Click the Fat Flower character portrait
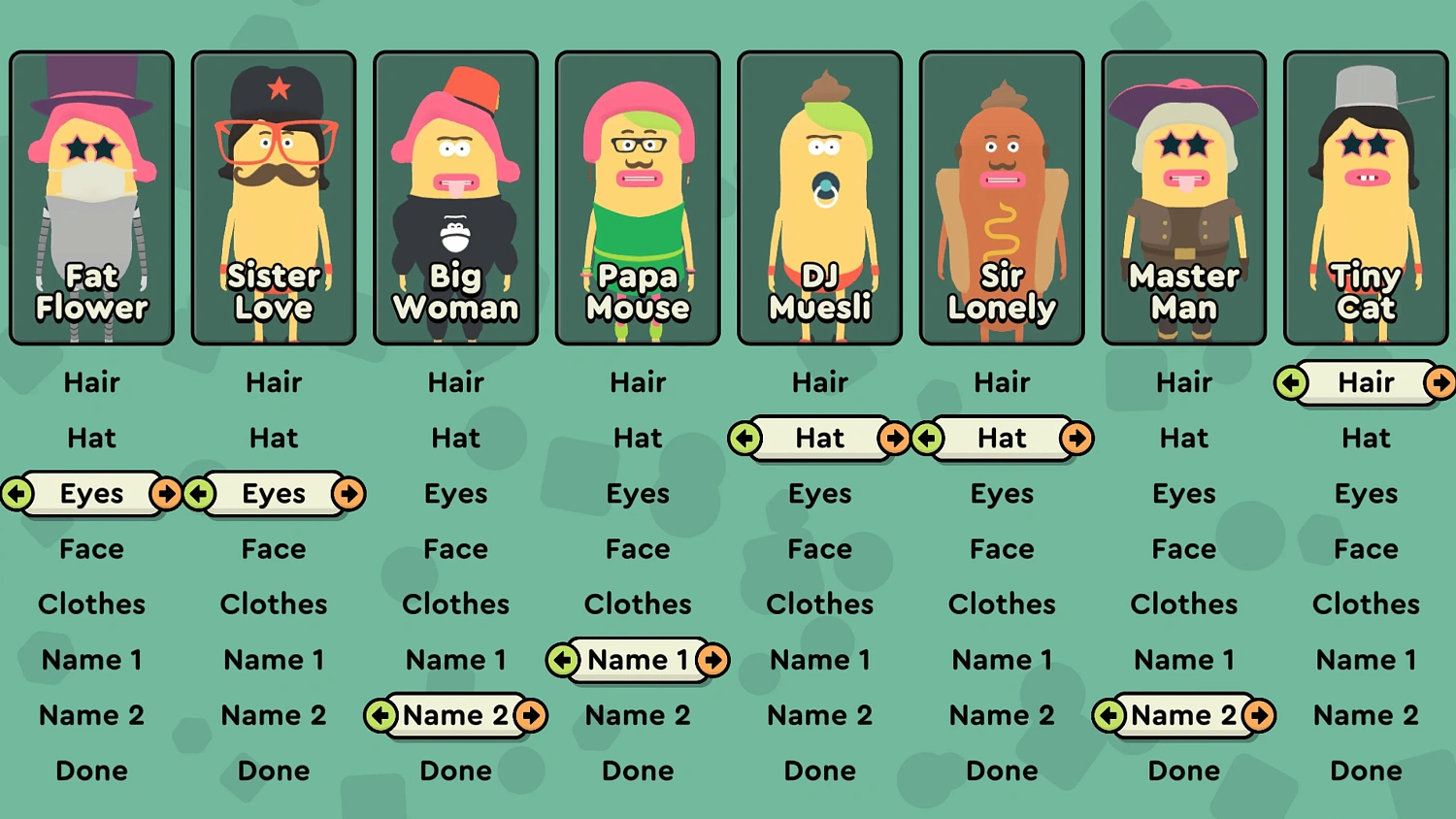This screenshot has height=819, width=1456. point(91,194)
